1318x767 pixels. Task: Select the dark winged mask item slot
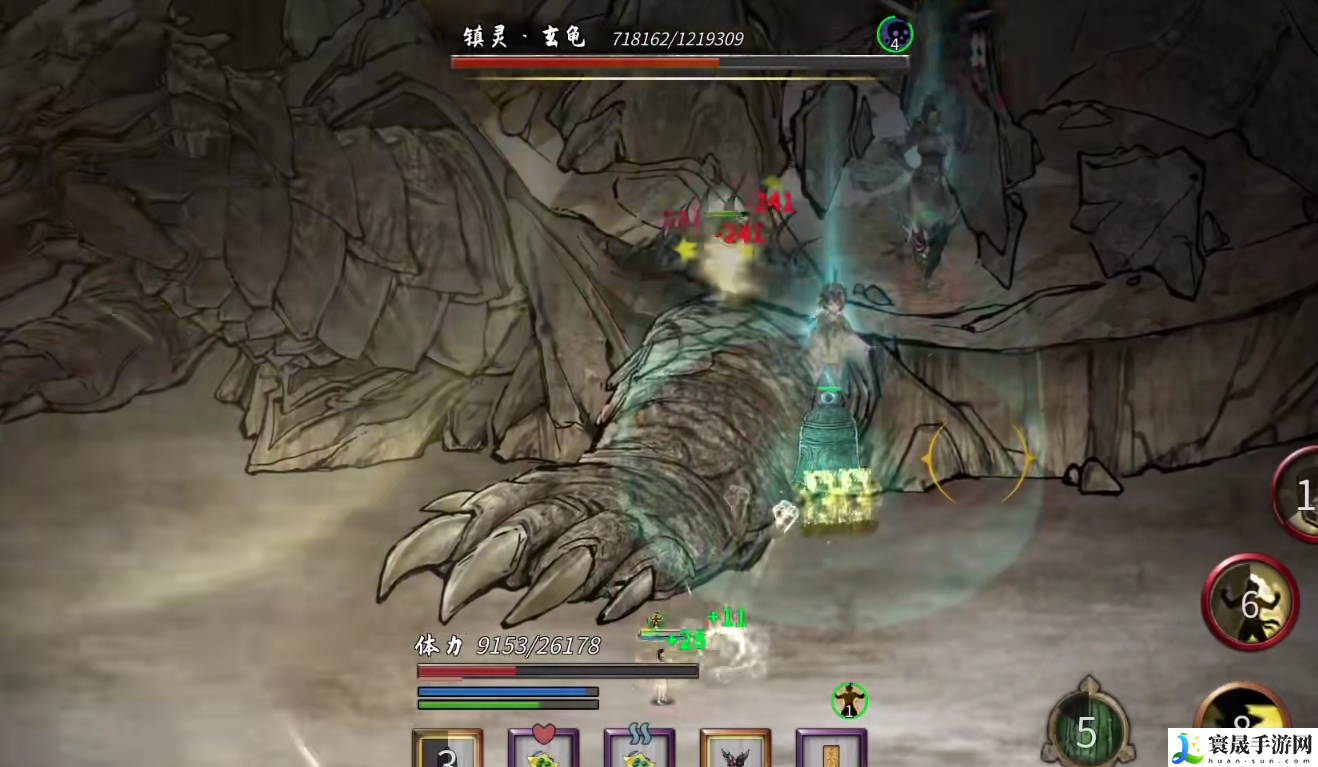point(735,750)
